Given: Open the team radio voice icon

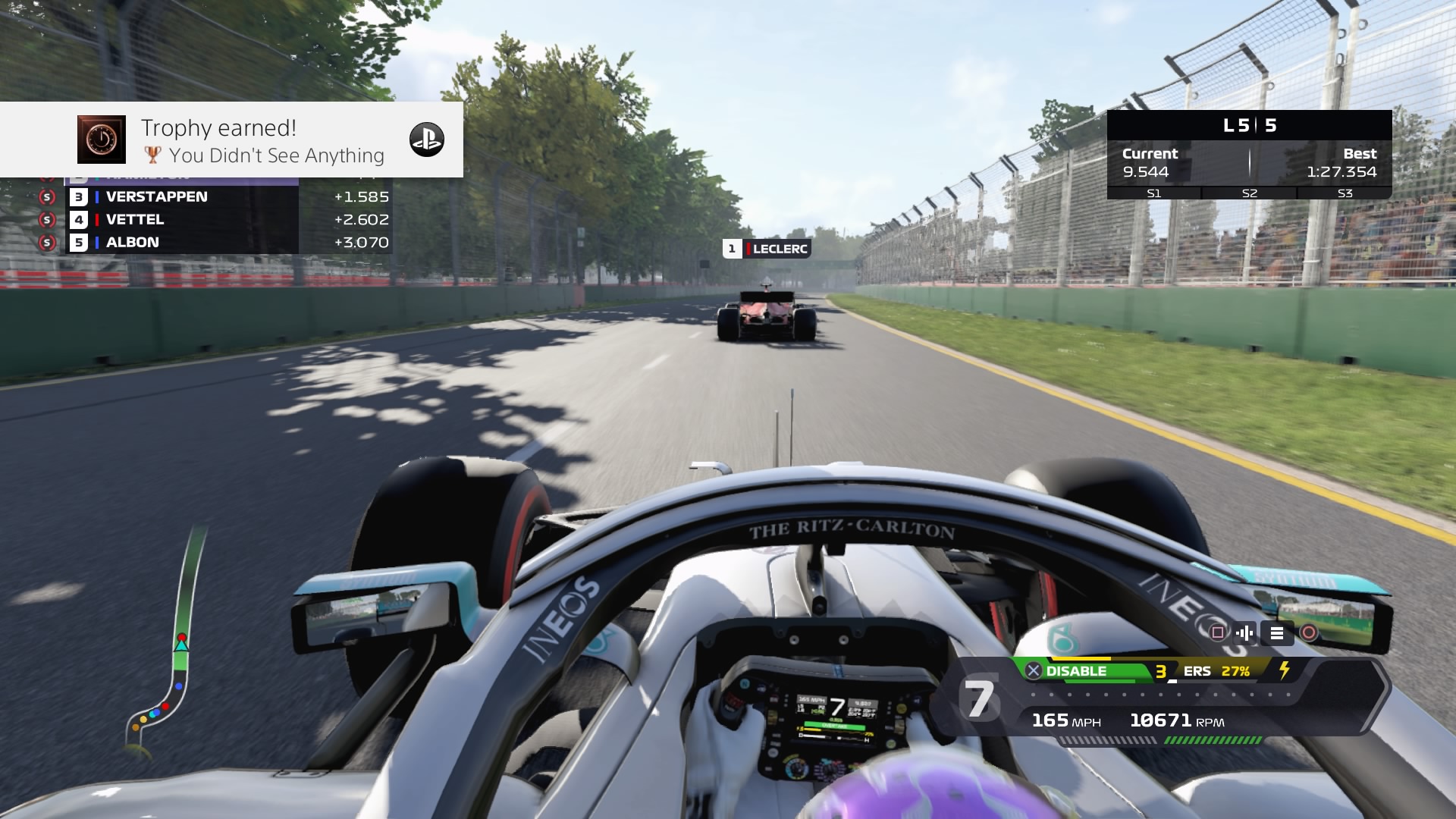Looking at the screenshot, I should tap(1244, 633).
